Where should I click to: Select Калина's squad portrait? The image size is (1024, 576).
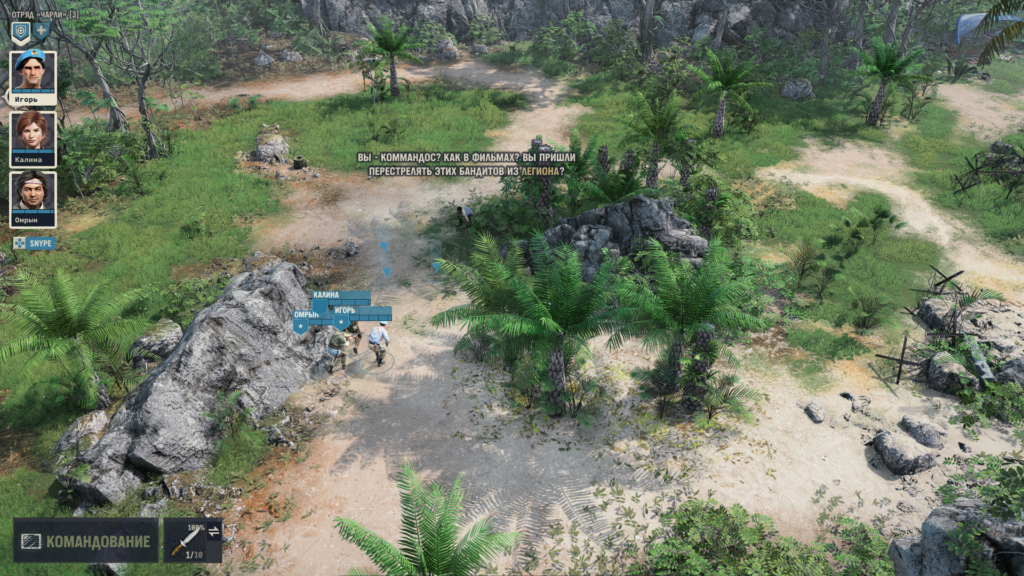(33, 134)
